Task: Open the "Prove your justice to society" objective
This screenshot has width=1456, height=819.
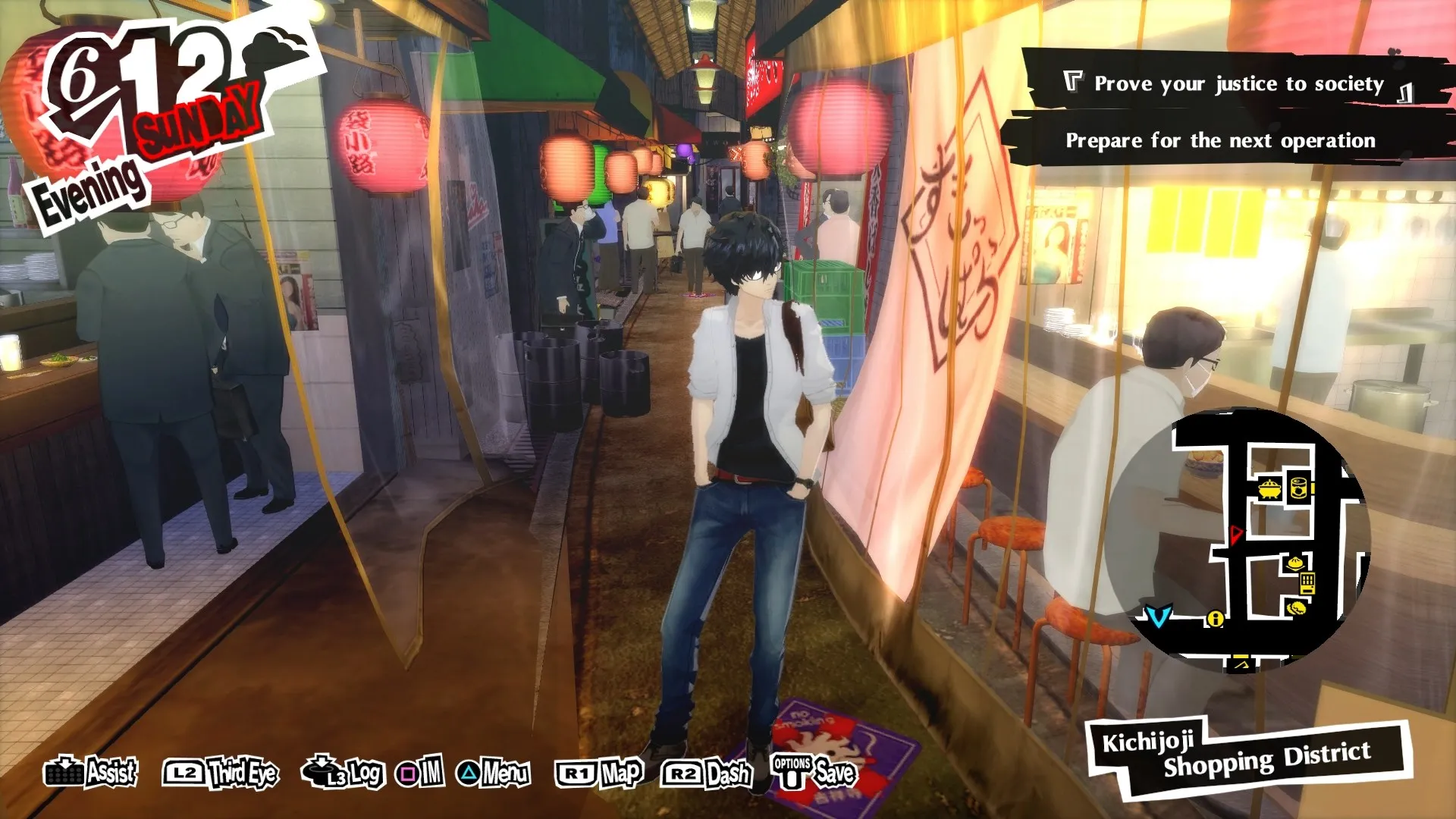Action: pyautogui.click(x=1238, y=83)
